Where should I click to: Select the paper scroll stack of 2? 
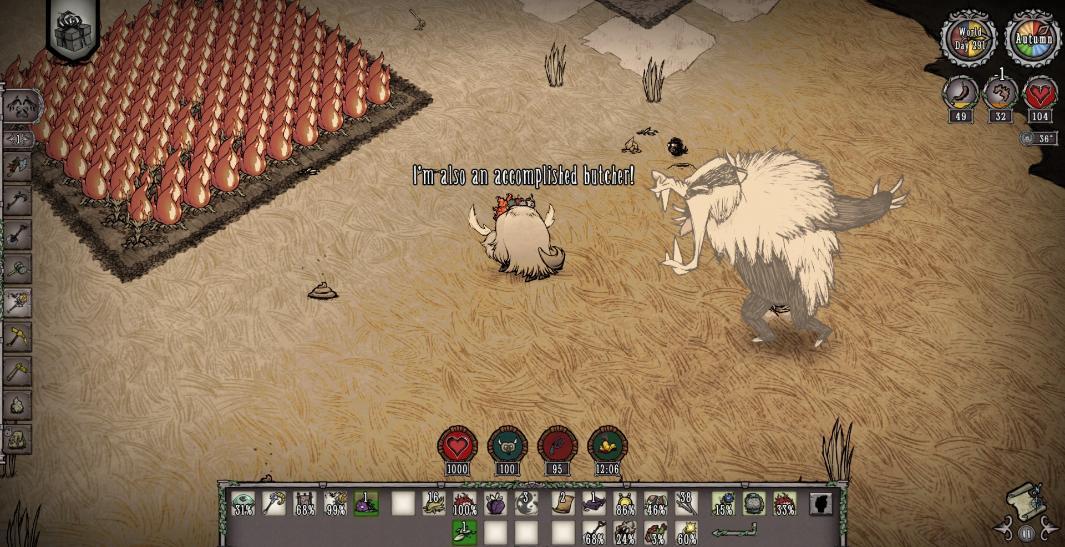[562, 503]
